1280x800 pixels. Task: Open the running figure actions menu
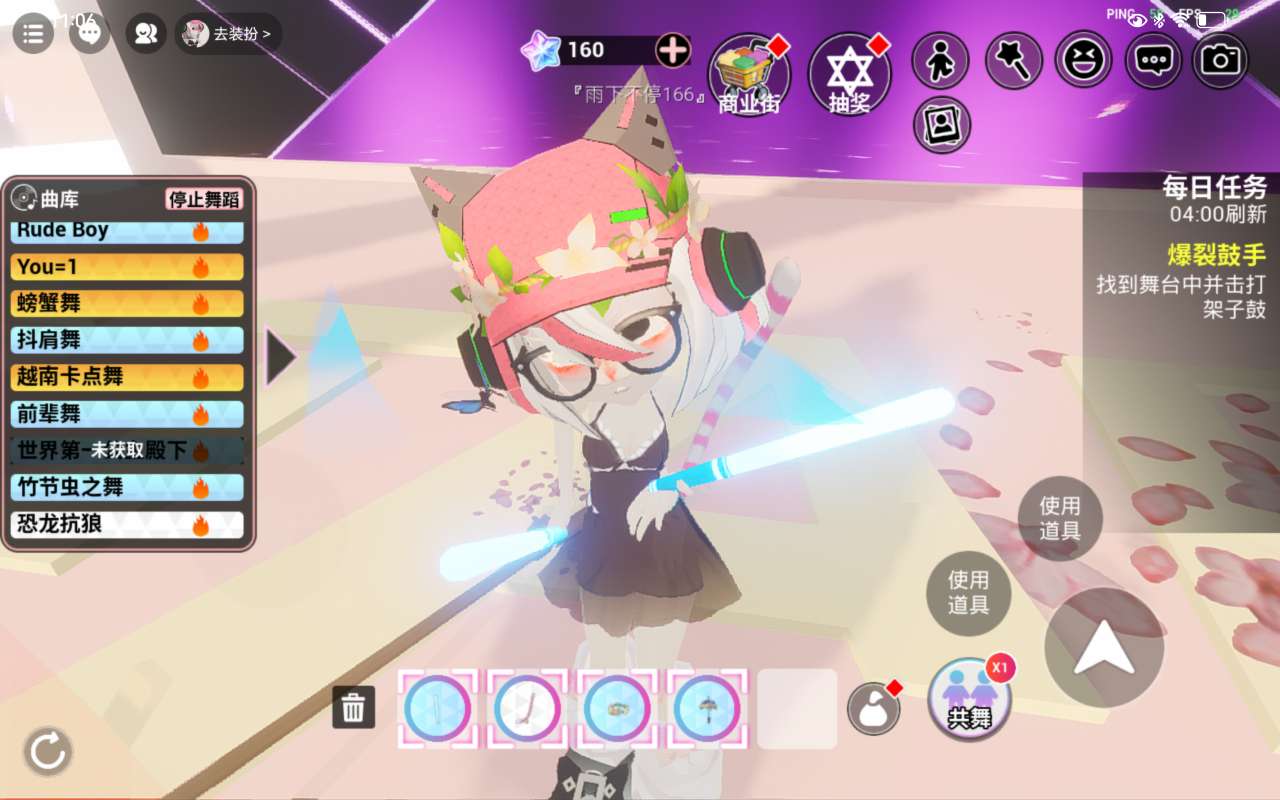point(940,61)
